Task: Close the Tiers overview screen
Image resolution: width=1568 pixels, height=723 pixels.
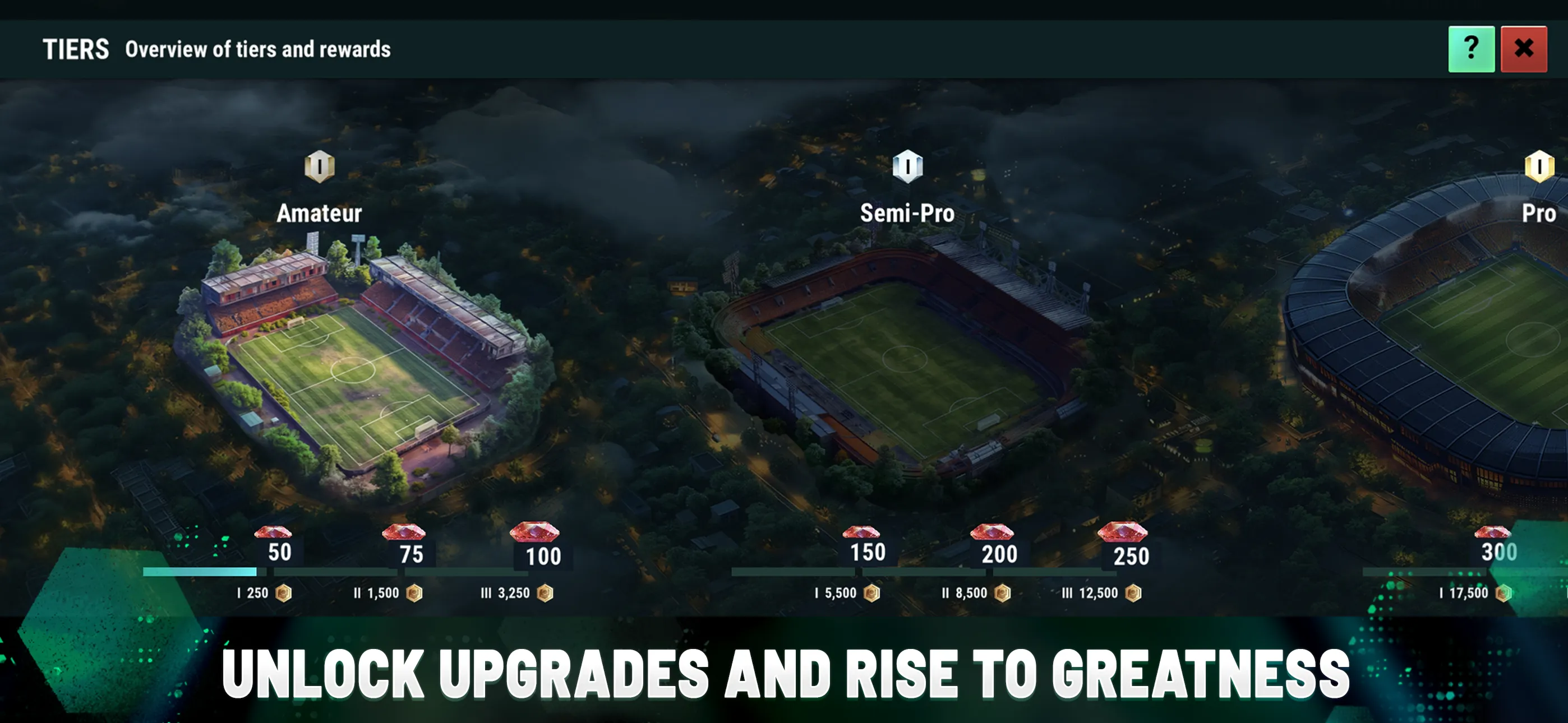Action: [x=1524, y=49]
